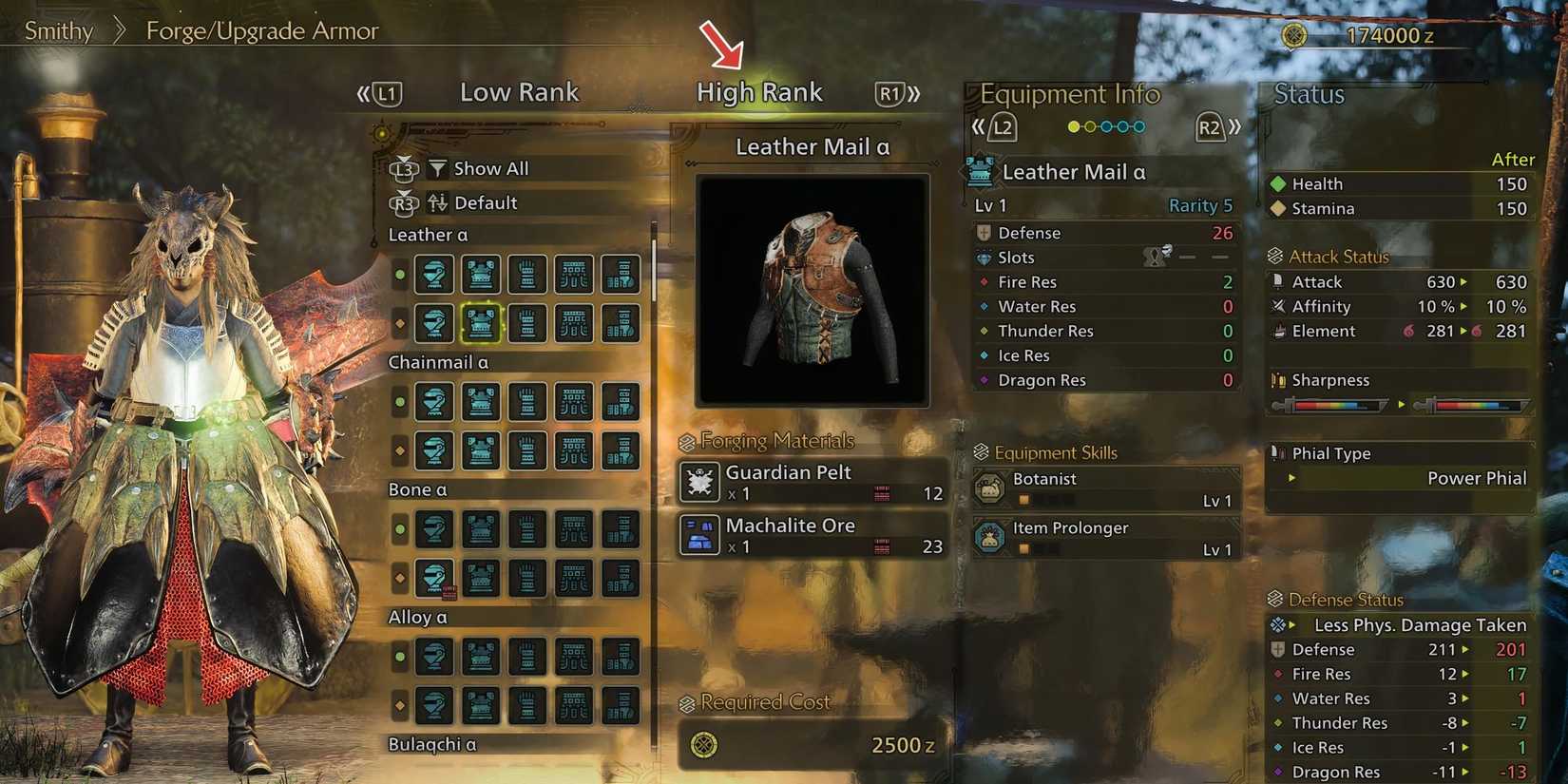
Task: Click the Botanist skill icon
Action: tap(991, 487)
